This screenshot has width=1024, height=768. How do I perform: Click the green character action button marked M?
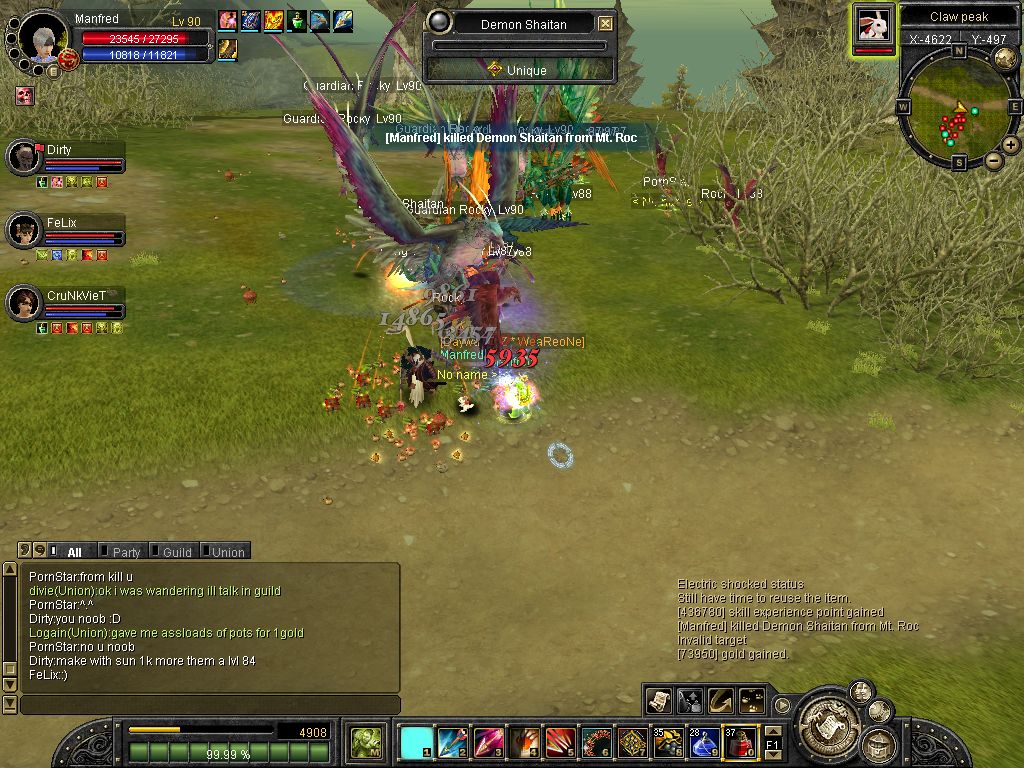[366, 742]
